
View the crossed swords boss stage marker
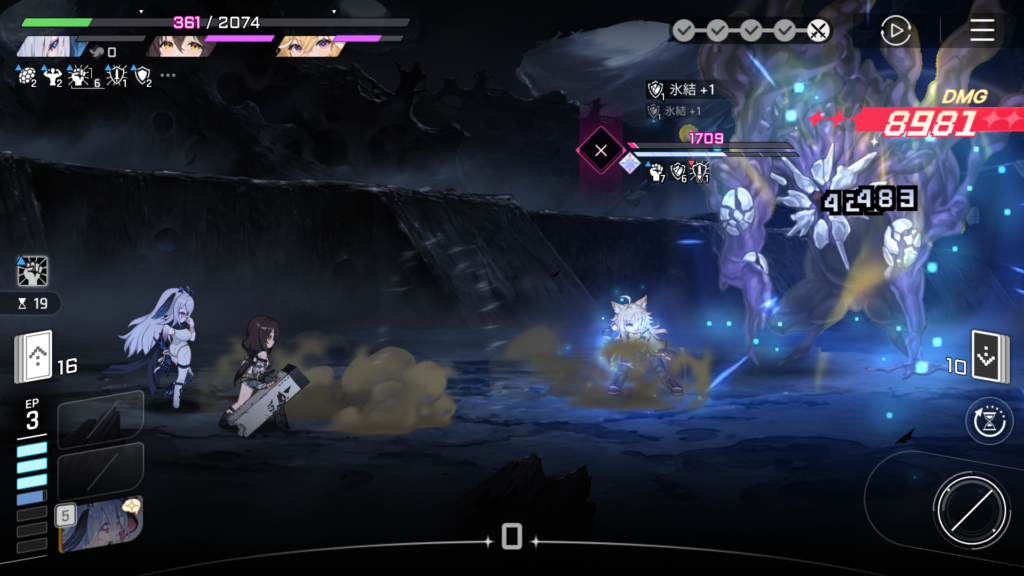tap(818, 31)
